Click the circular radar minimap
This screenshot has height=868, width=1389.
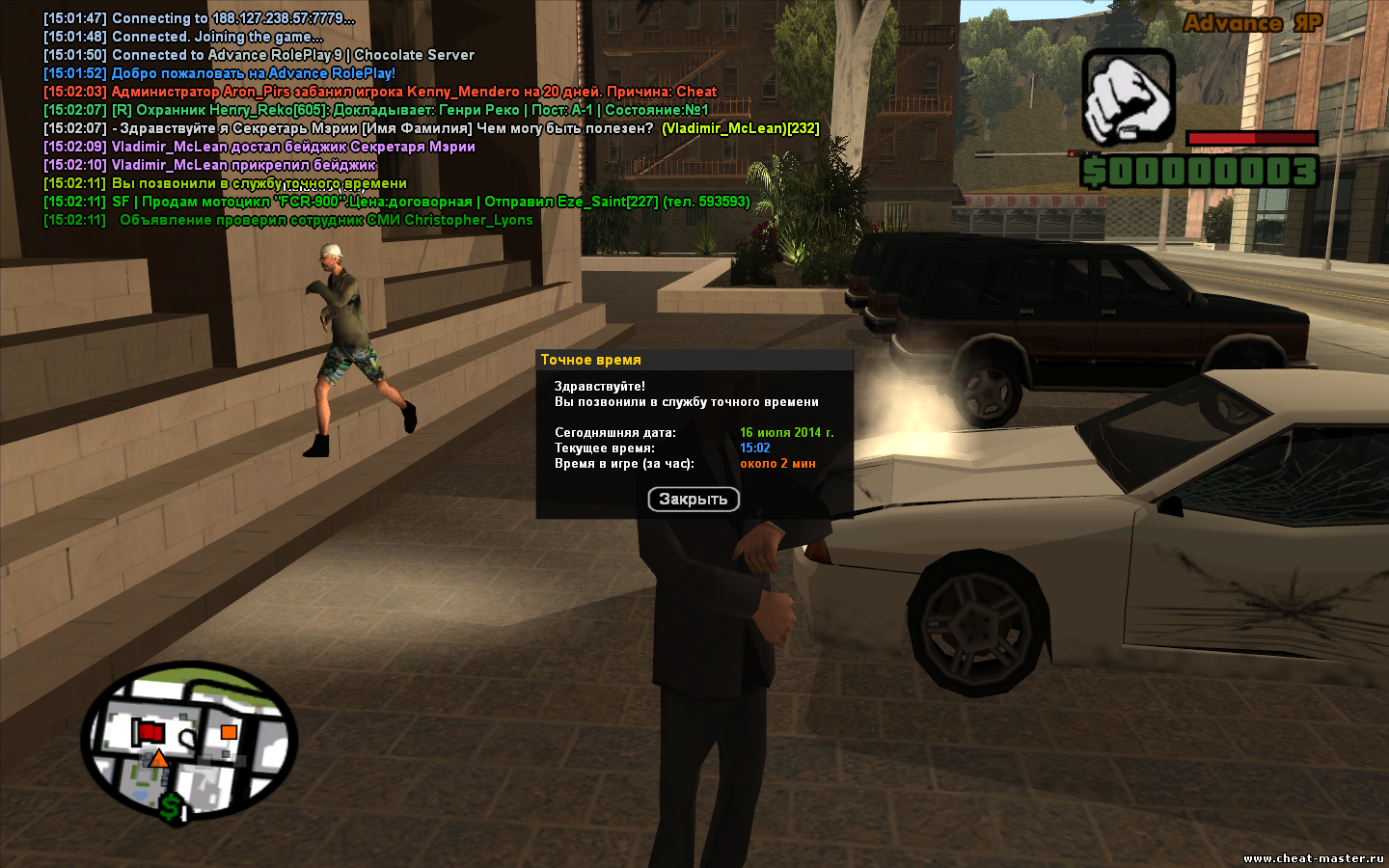tap(189, 741)
